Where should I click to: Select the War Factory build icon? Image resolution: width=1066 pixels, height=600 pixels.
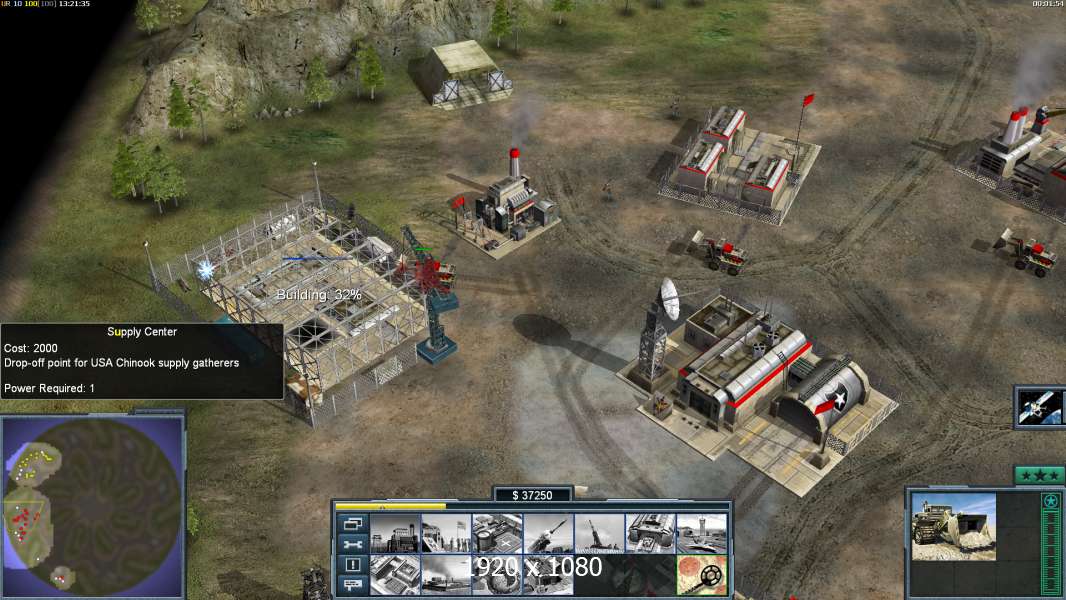pyautogui.click(x=650, y=533)
